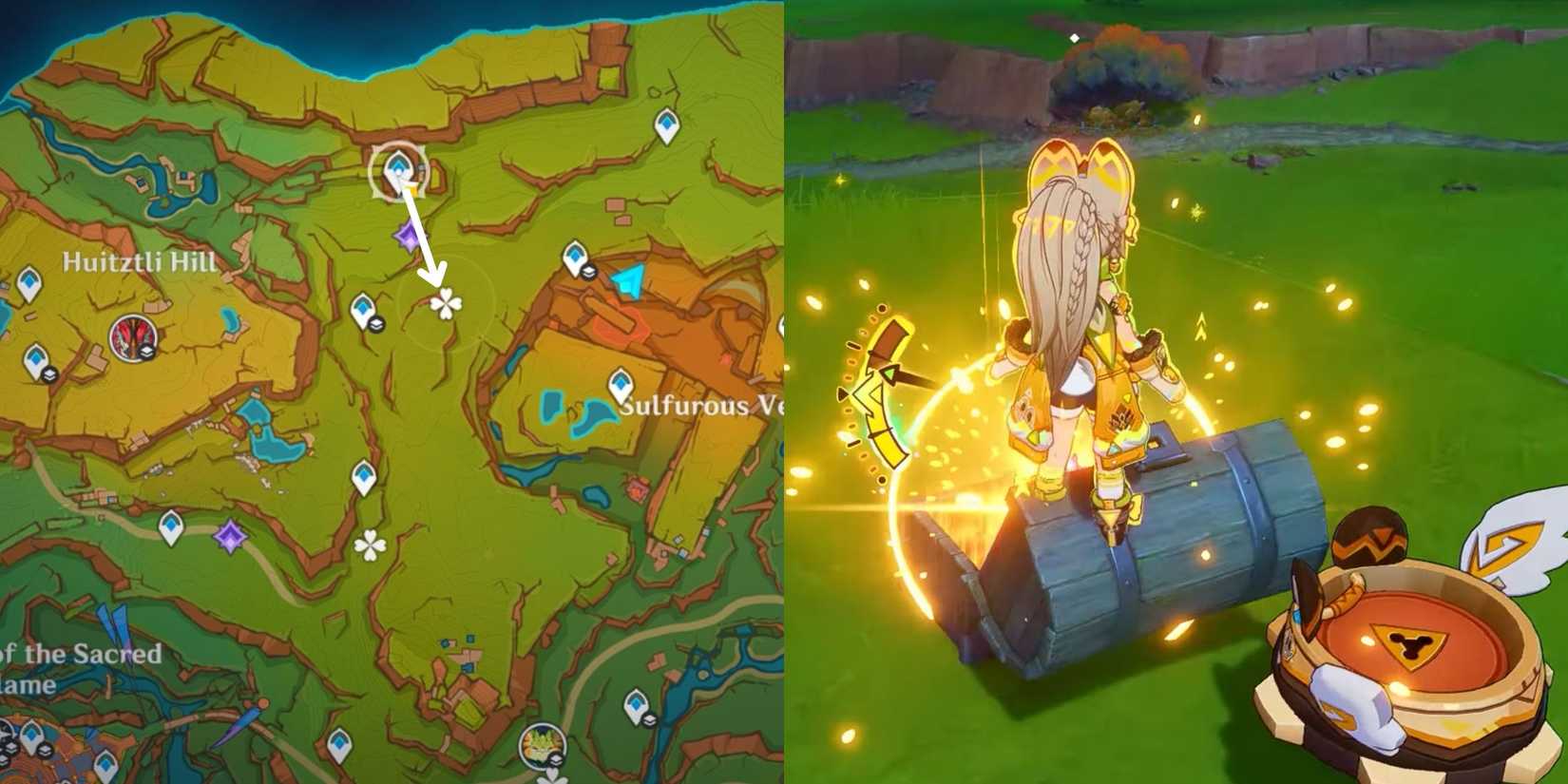
Task: Click the purple statue marker on the left slope
Action: coord(407,236)
